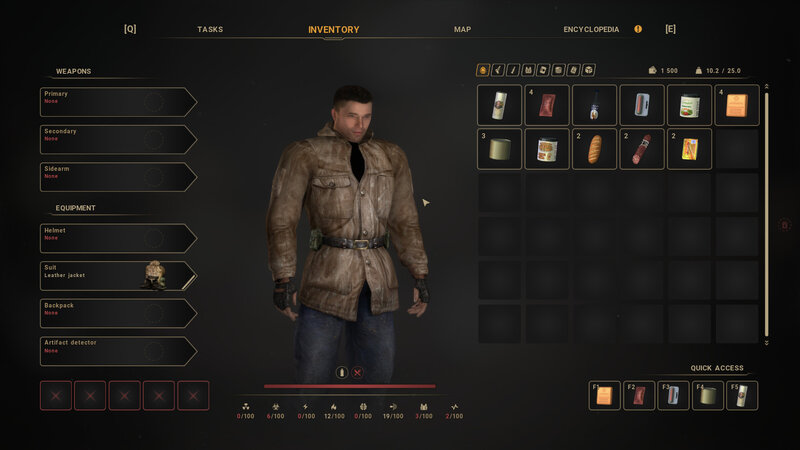Open the Tasks tab
Screen dimensions: 800x450
click(x=210, y=29)
